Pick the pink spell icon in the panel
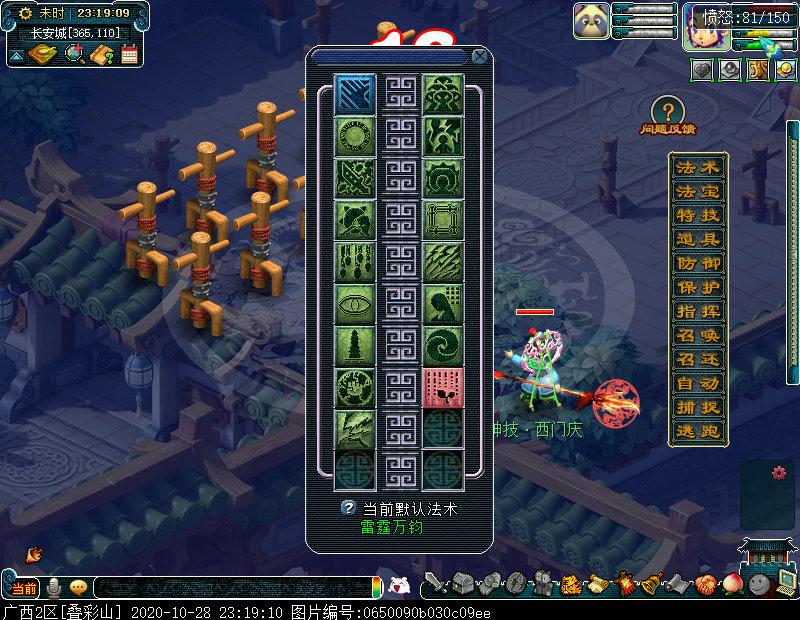Viewport: 800px width, 620px height. (441, 388)
